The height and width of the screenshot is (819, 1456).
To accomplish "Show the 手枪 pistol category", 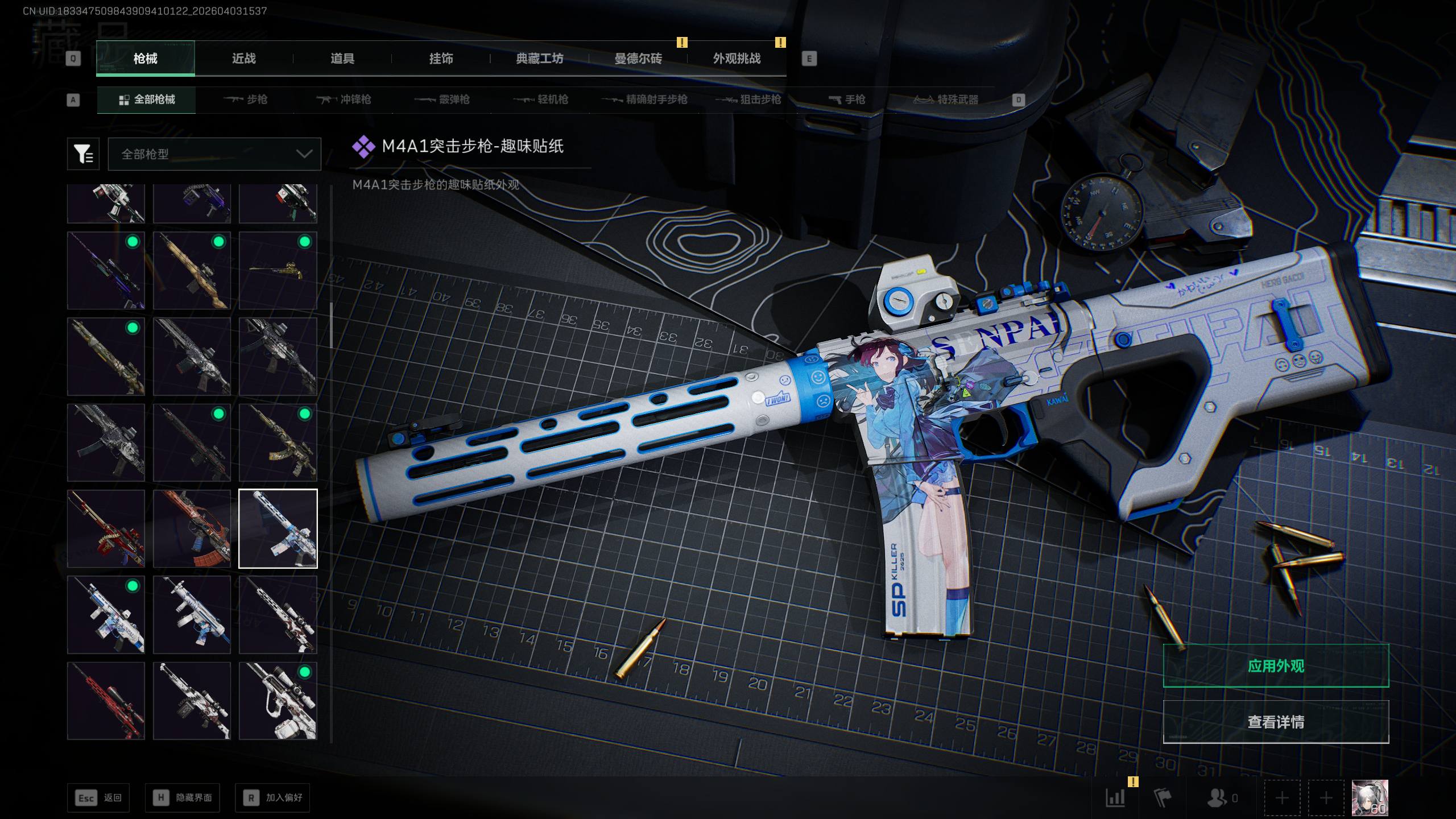I will [847, 100].
